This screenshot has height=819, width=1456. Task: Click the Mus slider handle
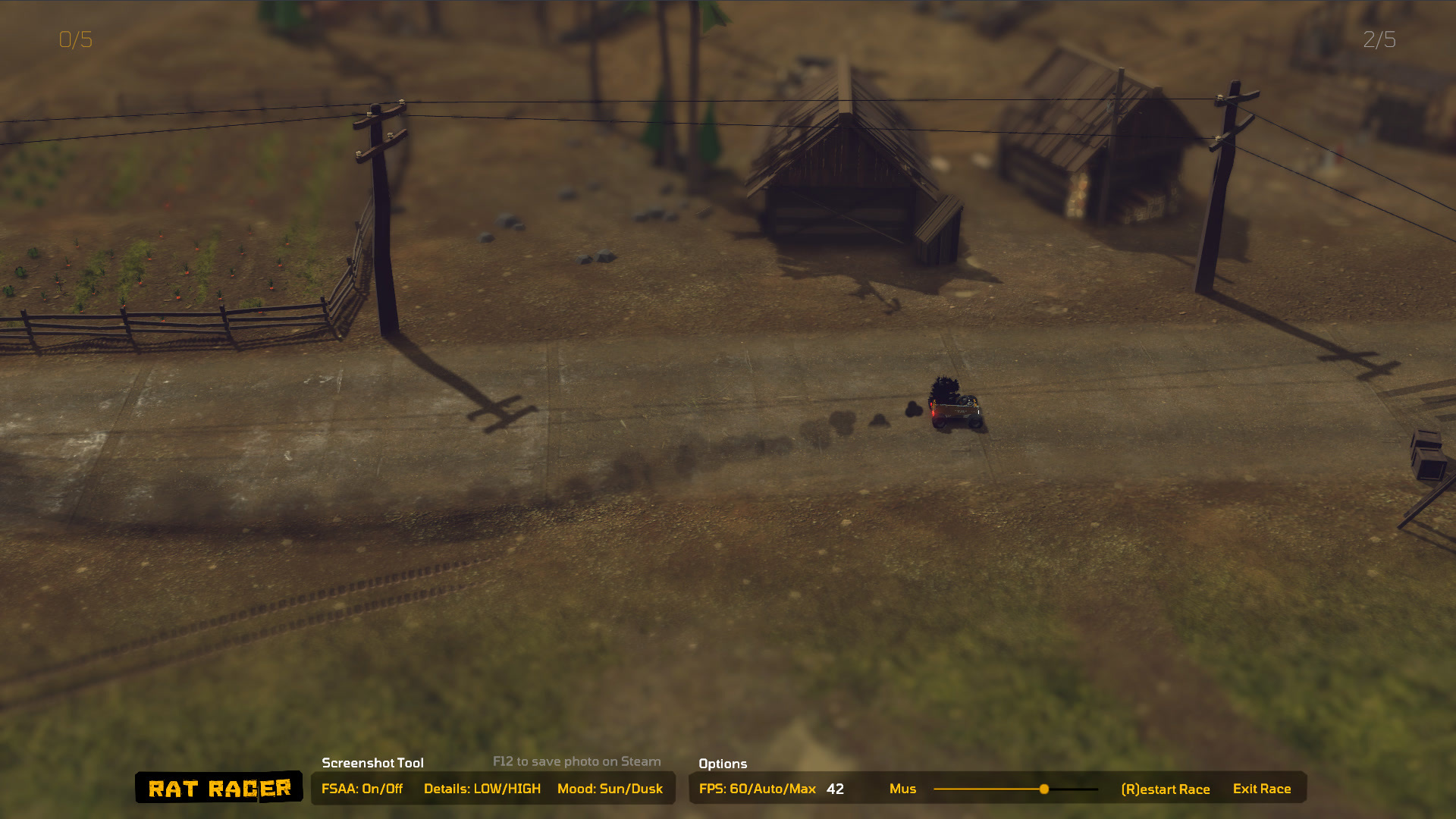click(1044, 789)
